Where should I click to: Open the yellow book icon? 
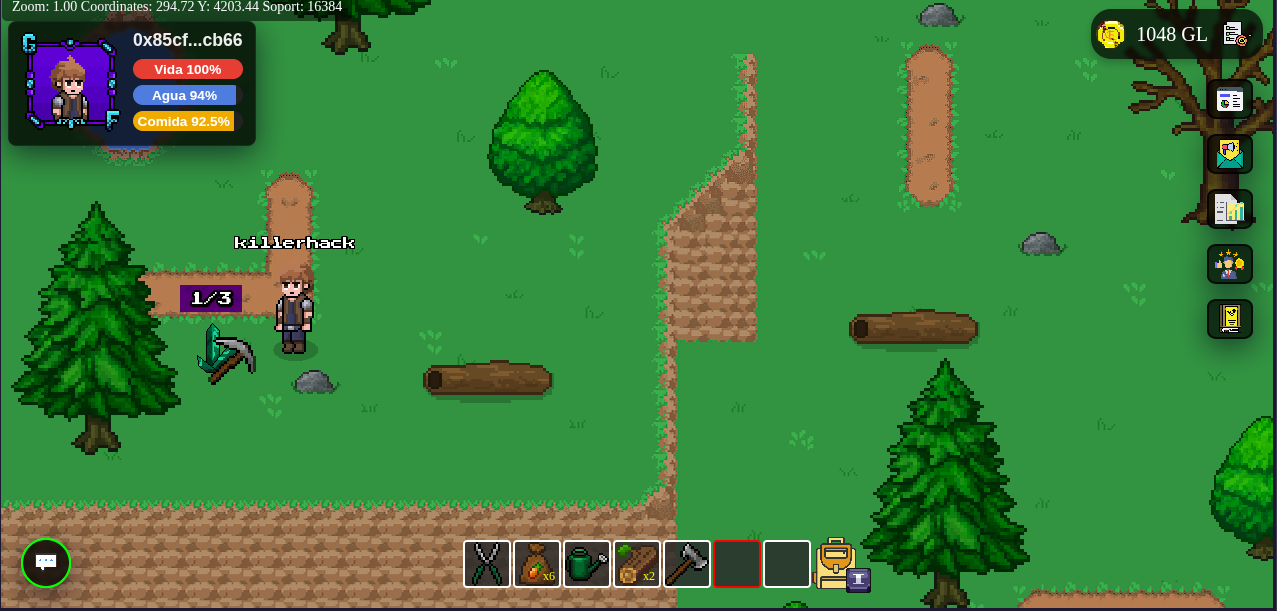click(x=1229, y=319)
